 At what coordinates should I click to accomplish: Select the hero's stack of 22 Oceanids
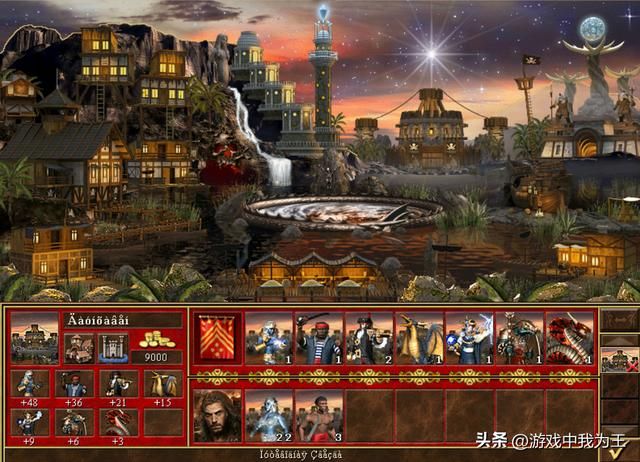click(268, 415)
